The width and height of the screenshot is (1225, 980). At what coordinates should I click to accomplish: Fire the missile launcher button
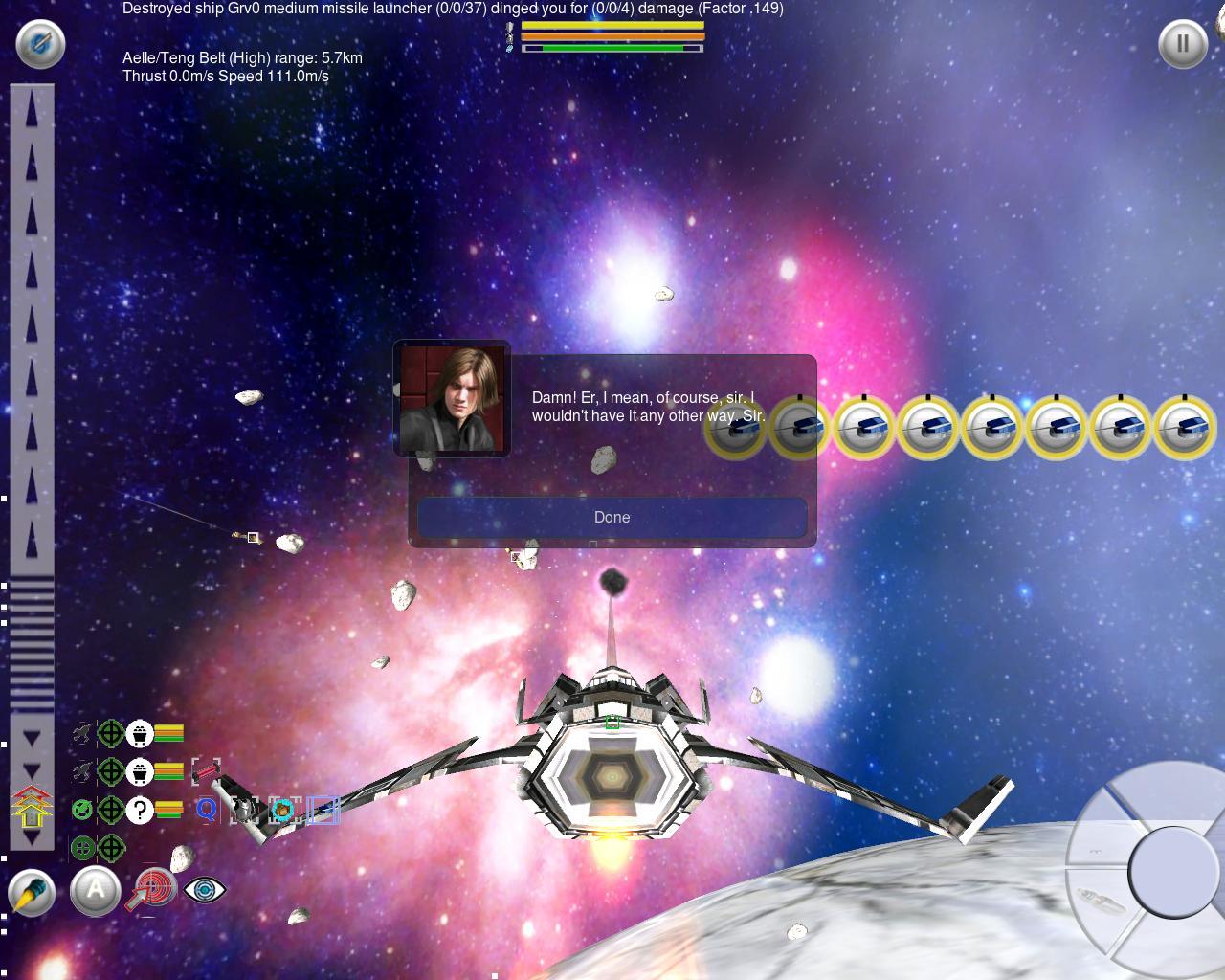pyautogui.click(x=32, y=893)
